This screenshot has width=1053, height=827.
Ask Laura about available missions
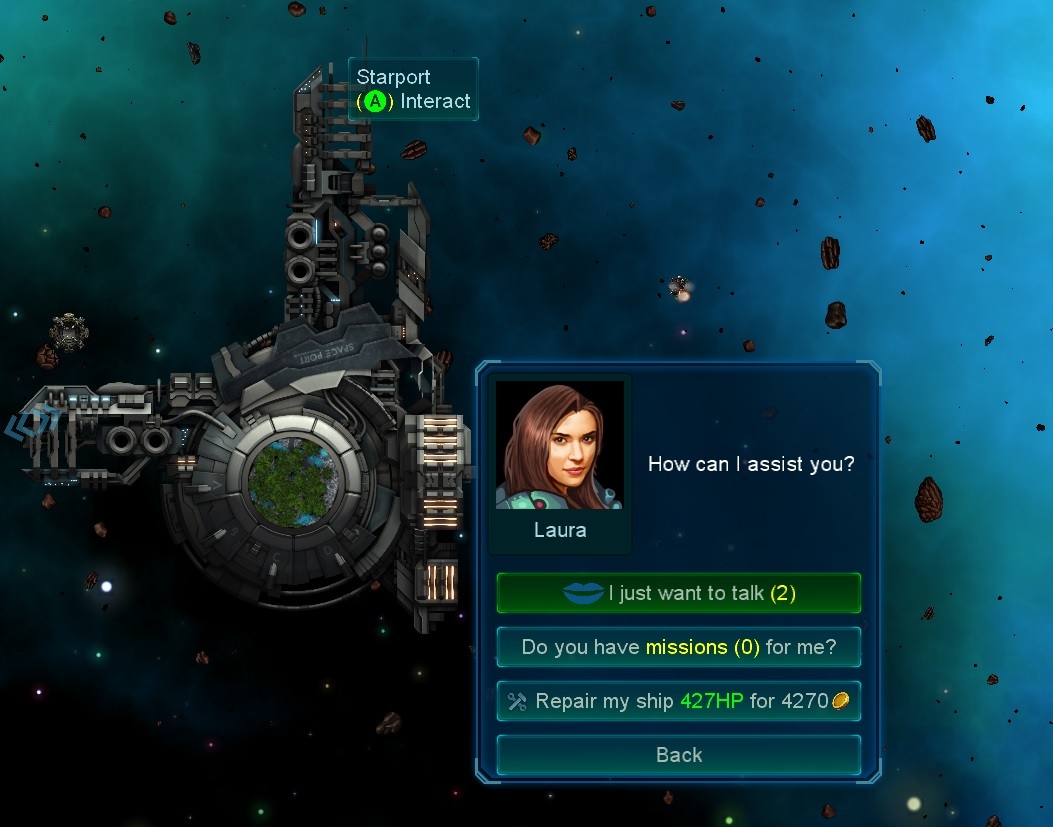click(x=678, y=647)
